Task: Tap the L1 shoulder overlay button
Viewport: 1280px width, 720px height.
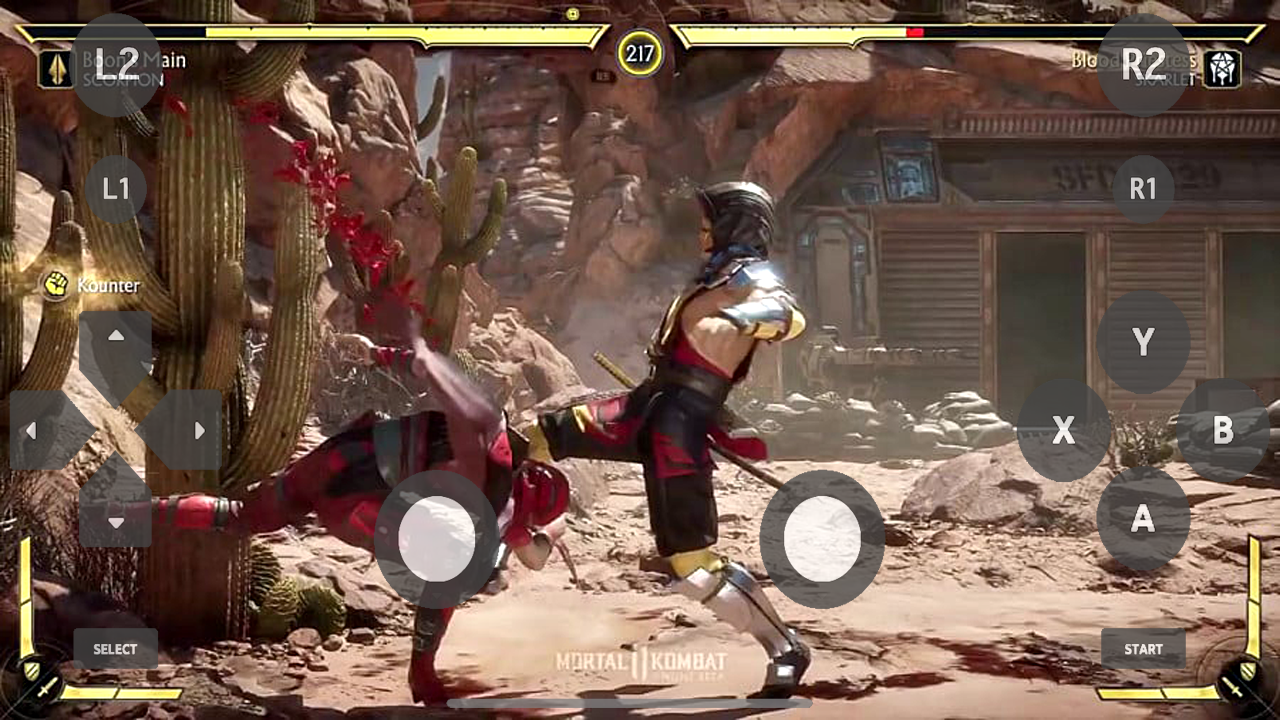Action: (116, 189)
